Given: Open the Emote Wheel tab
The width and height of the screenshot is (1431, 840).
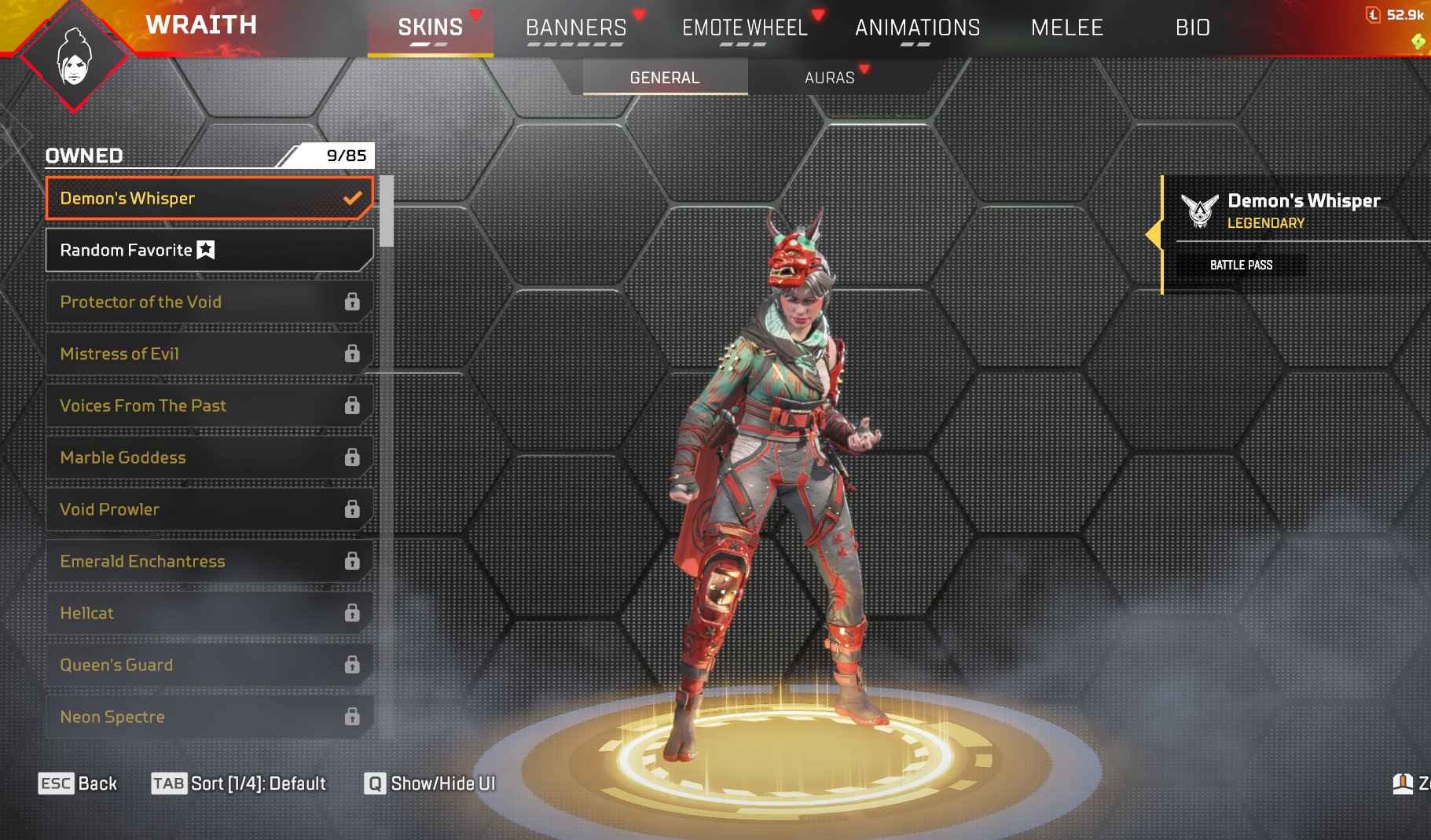Looking at the screenshot, I should [744, 28].
